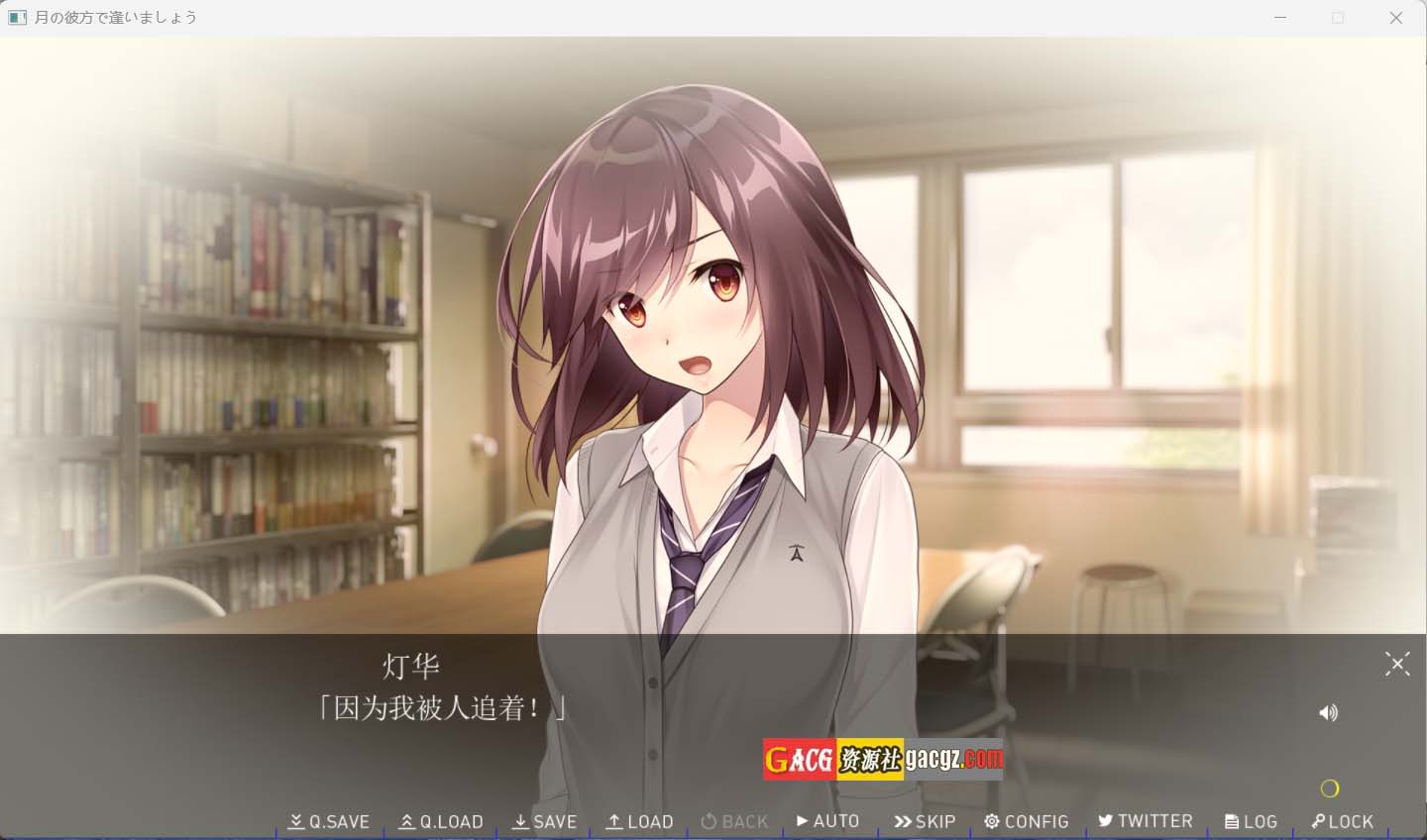Open the dialogue LOG
Viewport: 1427px width, 840px height.
click(1251, 821)
